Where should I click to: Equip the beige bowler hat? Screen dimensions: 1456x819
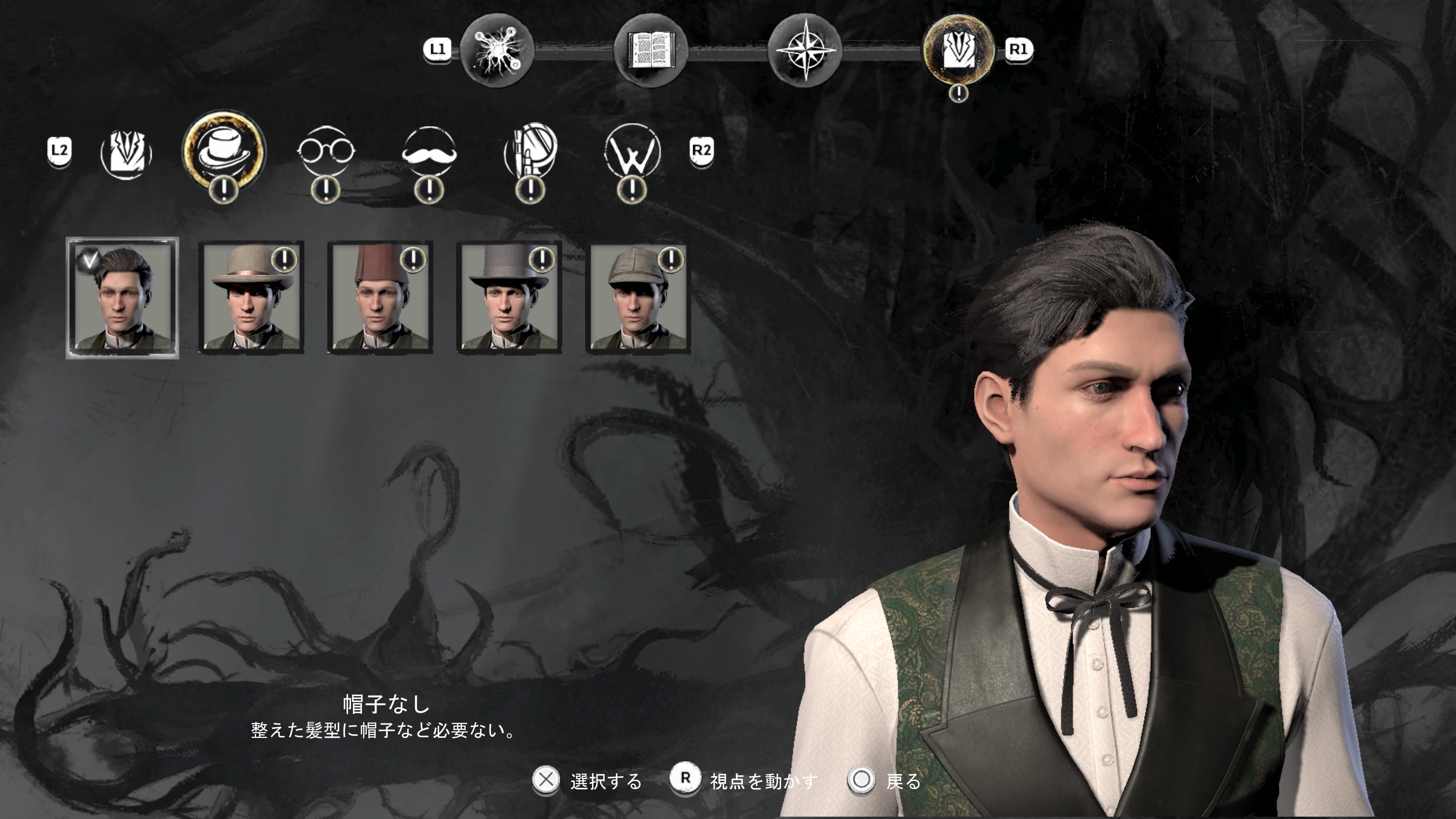(251, 297)
